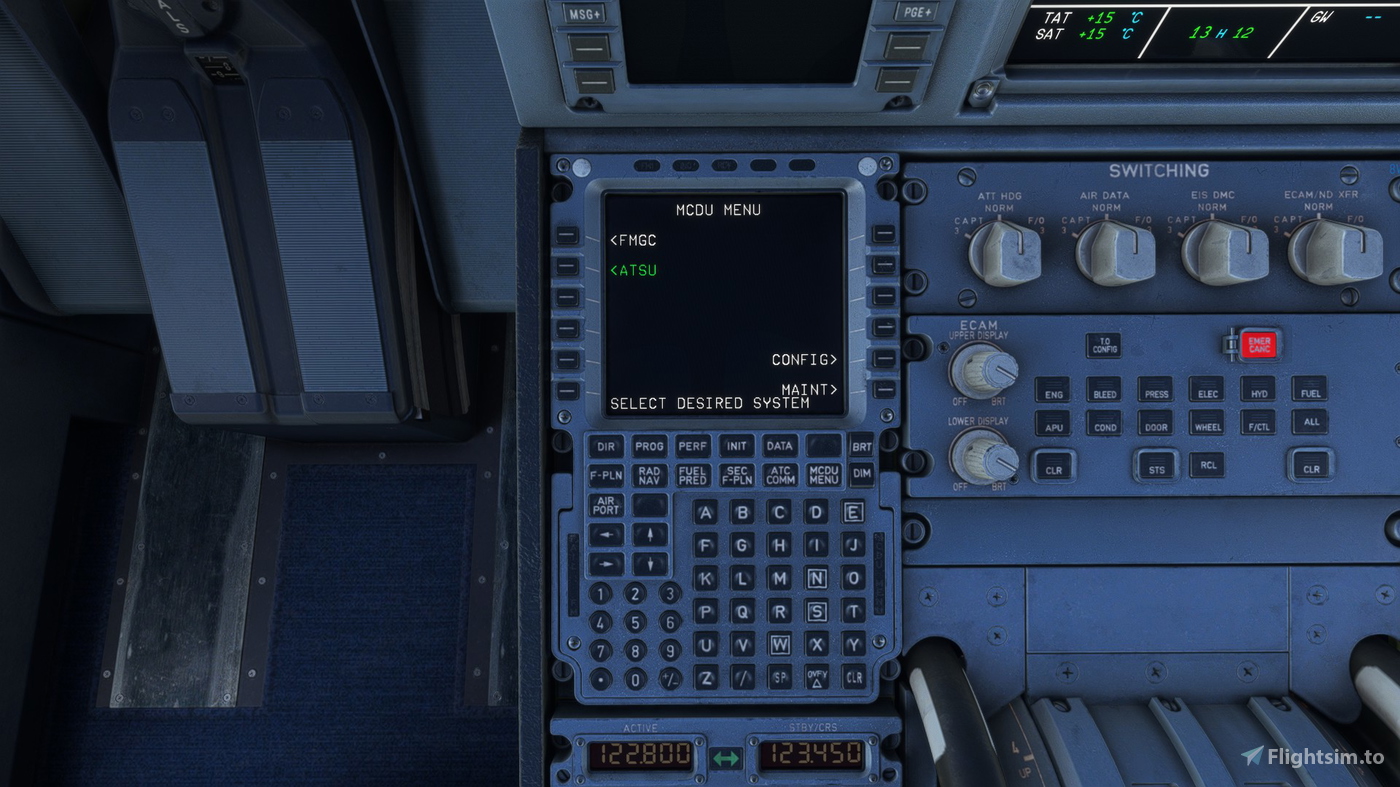
Task: Recall cleared warnings with the RCL key
Action: [1207, 466]
